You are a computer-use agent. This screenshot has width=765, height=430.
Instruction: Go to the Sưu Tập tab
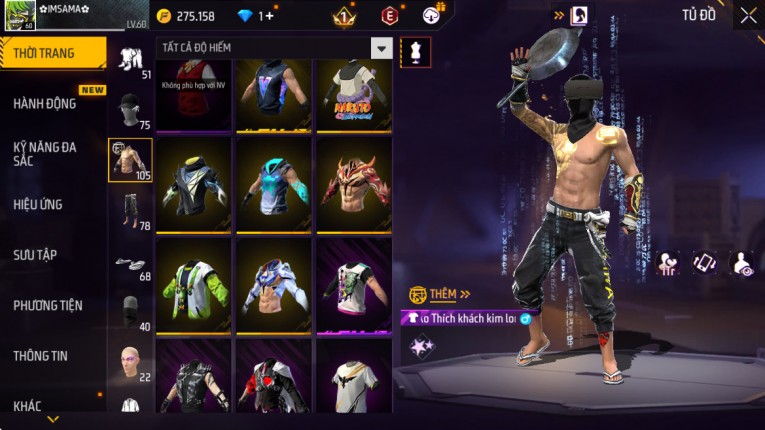point(36,255)
